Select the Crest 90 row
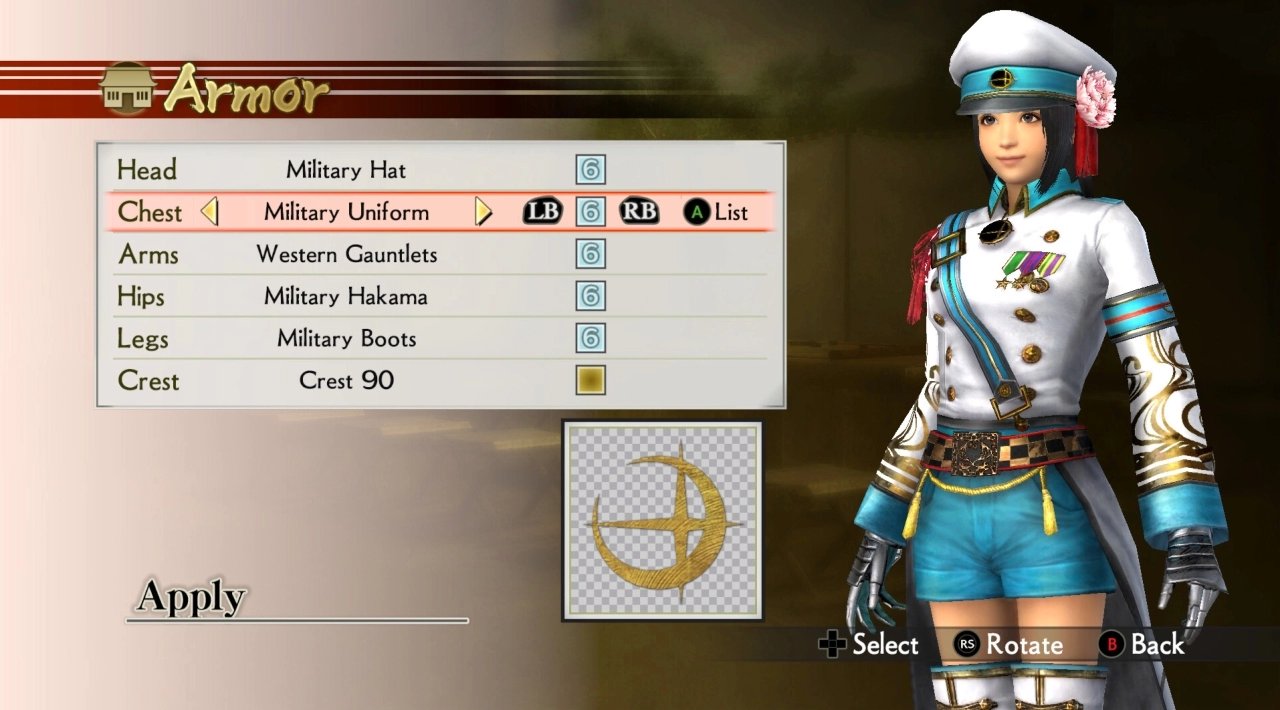1280x710 pixels. [x=346, y=380]
